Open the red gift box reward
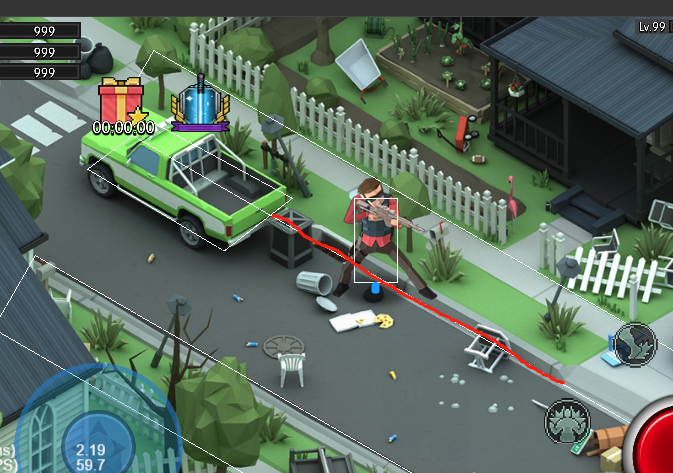The image size is (673, 473). click(122, 101)
